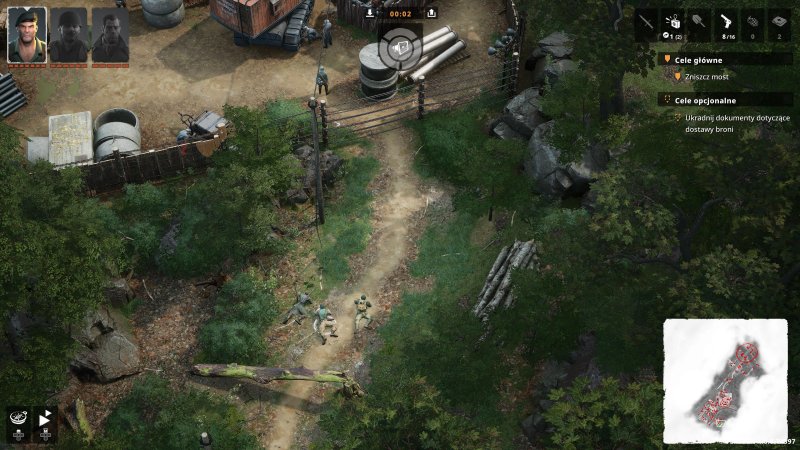This screenshot has width=800, height=450.
Task: Select the green beret commando portrait
Action: tap(27, 35)
